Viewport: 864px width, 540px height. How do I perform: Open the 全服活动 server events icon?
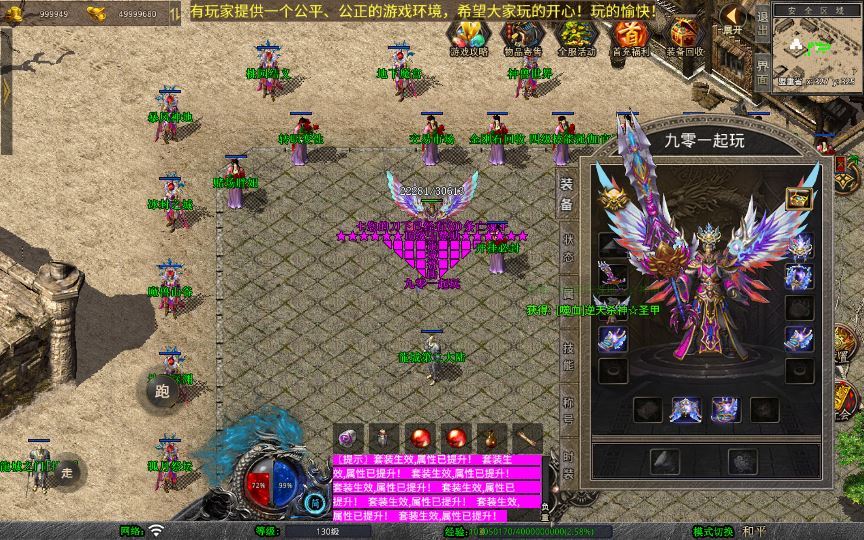(575, 37)
